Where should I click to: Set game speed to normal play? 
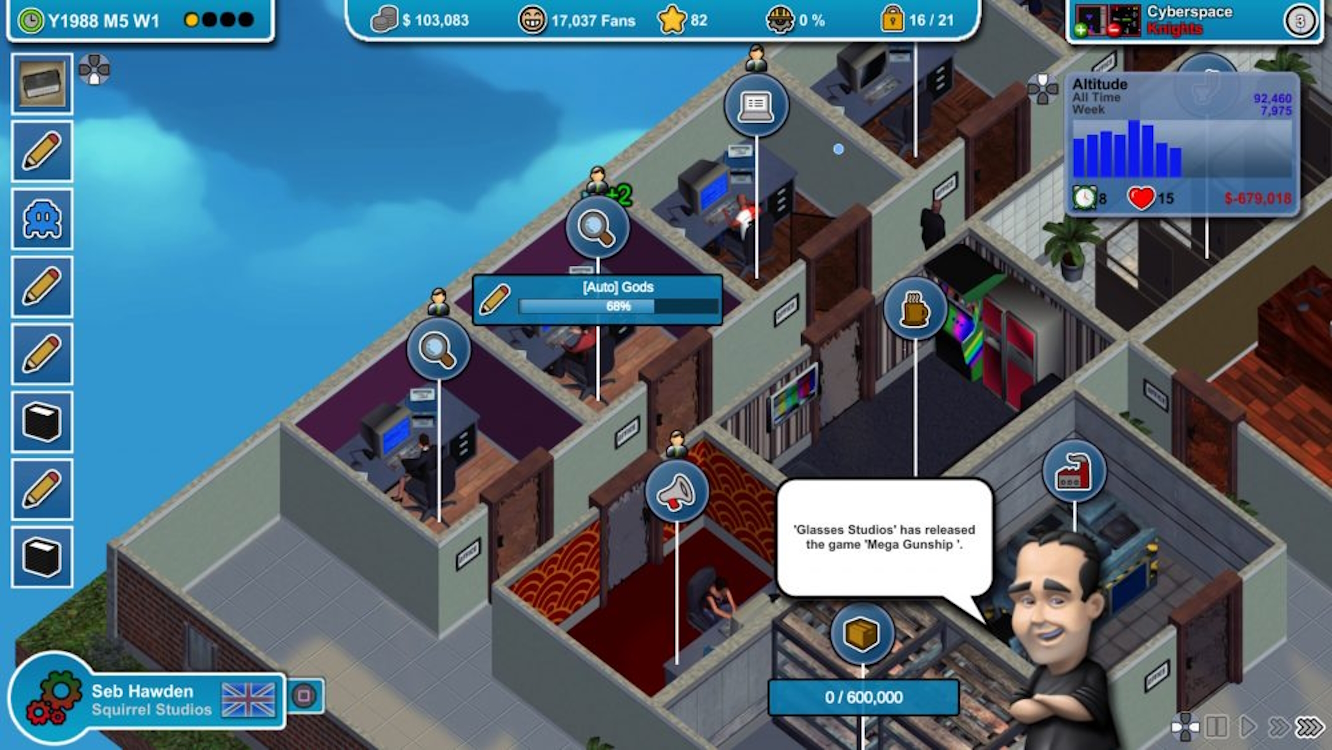(x=1247, y=726)
